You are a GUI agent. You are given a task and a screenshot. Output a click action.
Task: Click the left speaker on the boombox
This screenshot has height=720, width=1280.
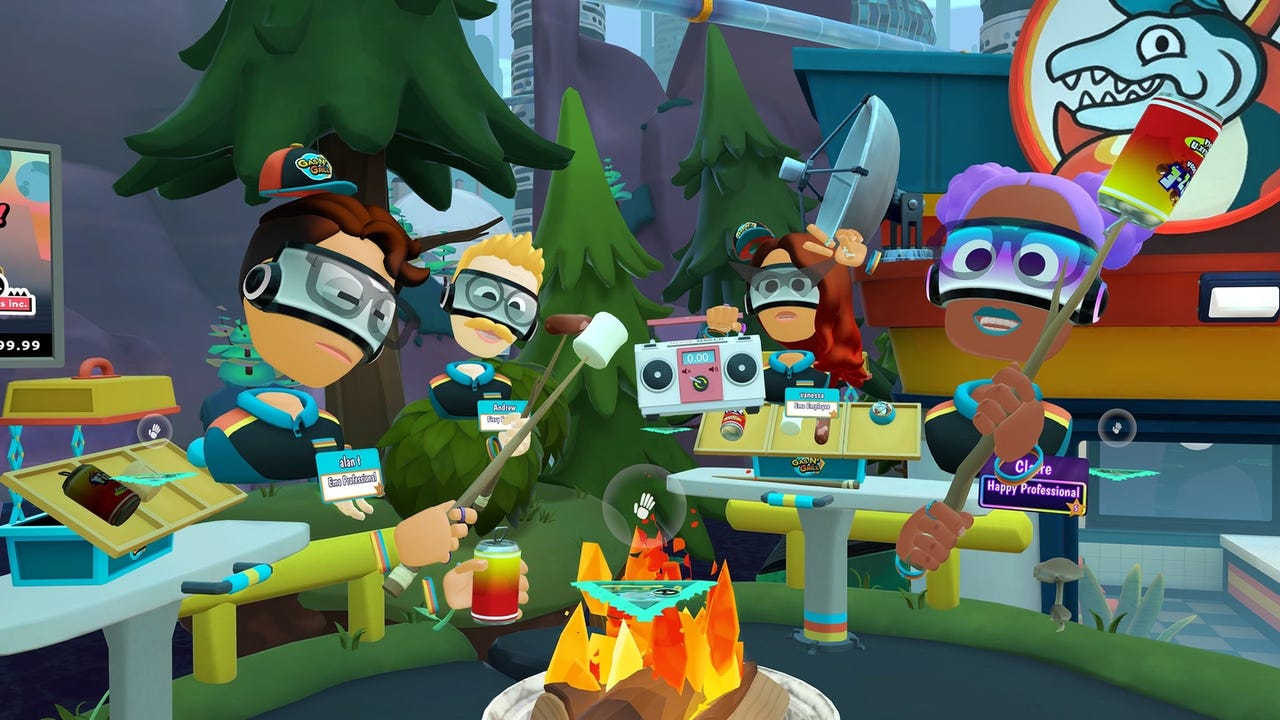tap(658, 373)
